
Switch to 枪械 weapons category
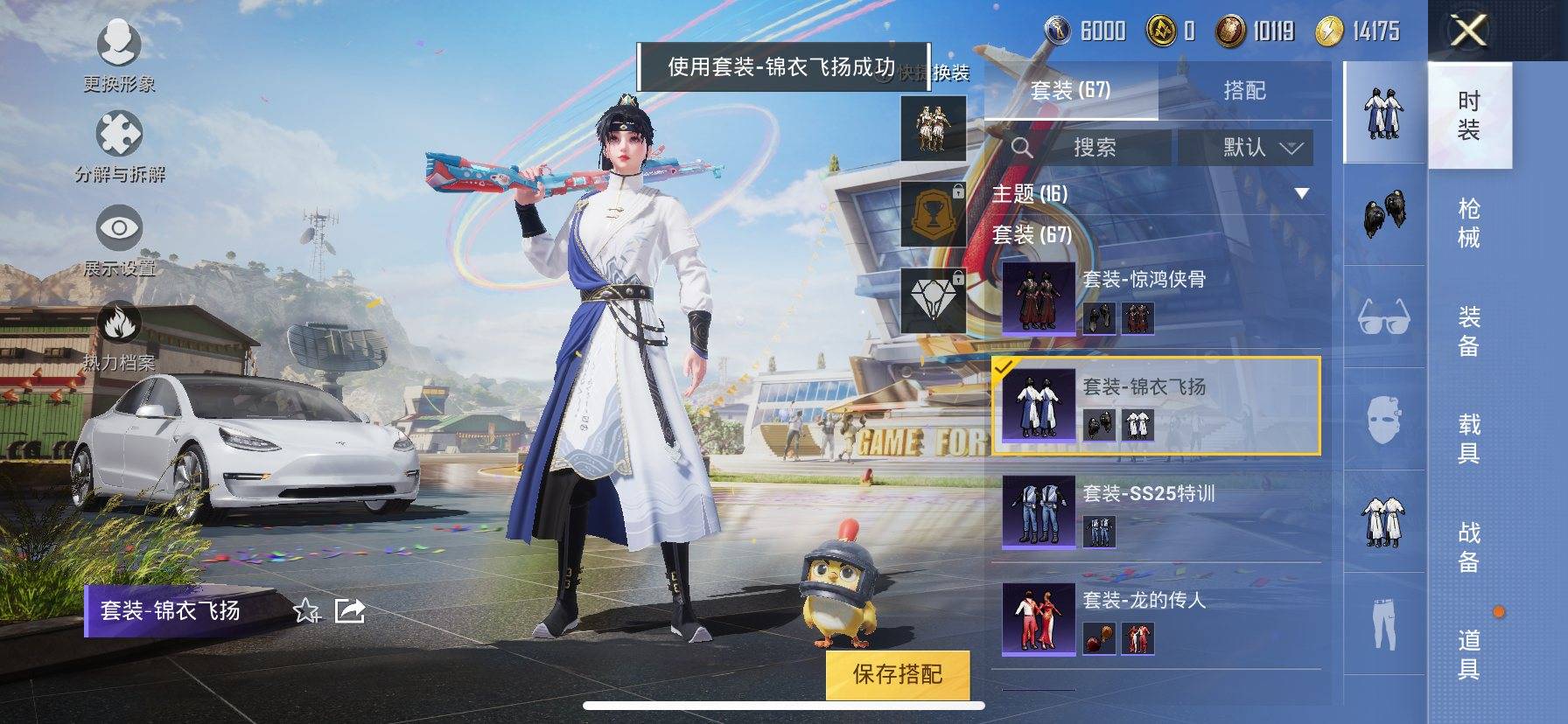coord(1469,223)
